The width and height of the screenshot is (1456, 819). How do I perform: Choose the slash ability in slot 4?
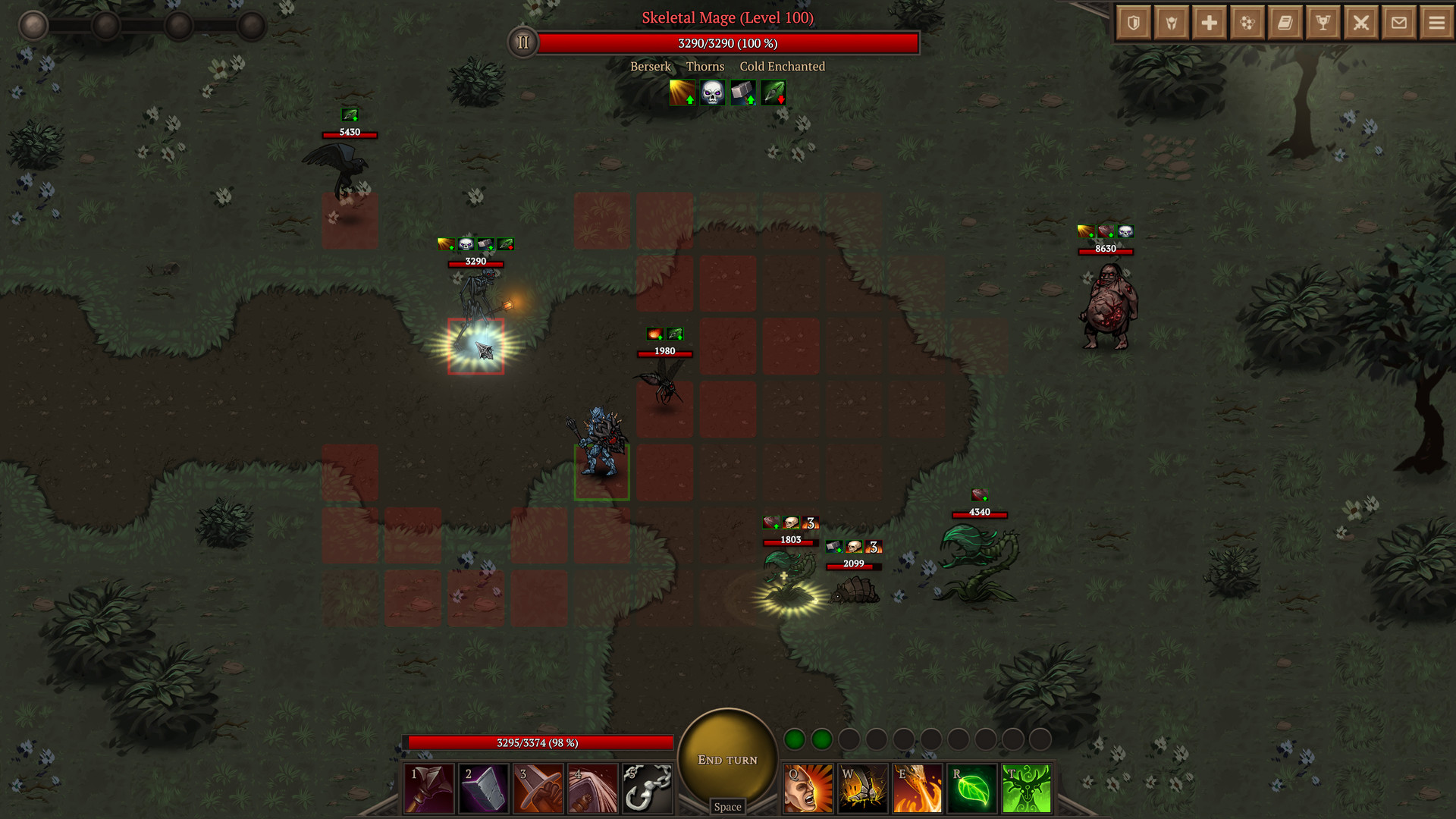click(x=593, y=789)
